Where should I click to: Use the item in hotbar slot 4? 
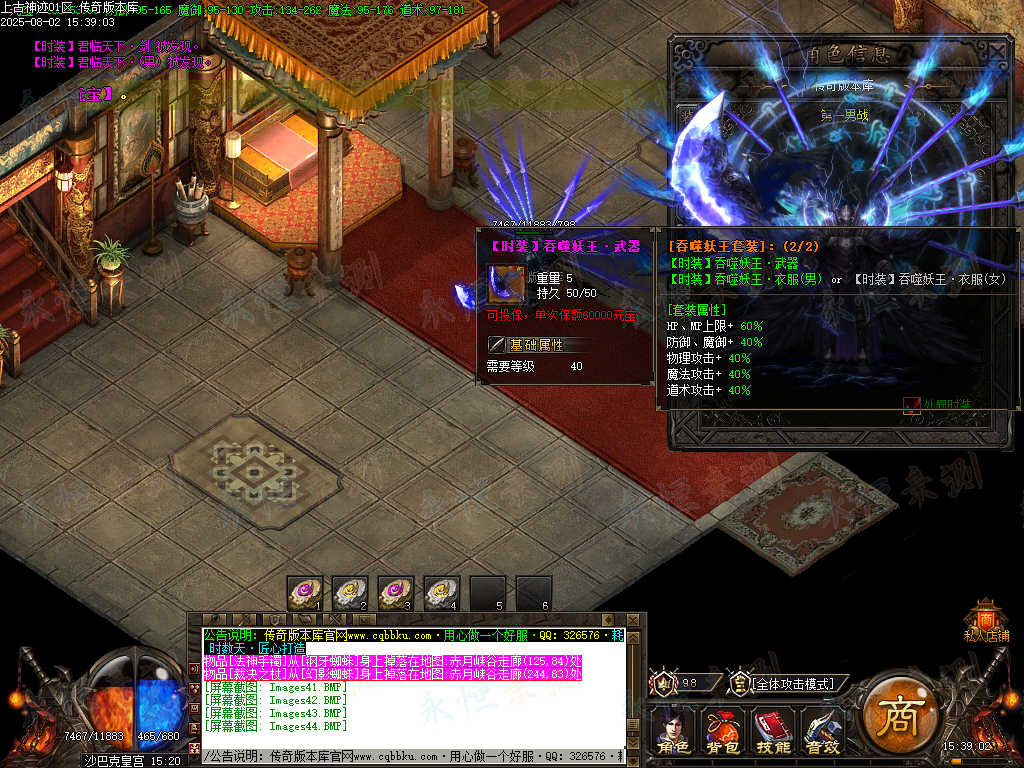coord(442,593)
